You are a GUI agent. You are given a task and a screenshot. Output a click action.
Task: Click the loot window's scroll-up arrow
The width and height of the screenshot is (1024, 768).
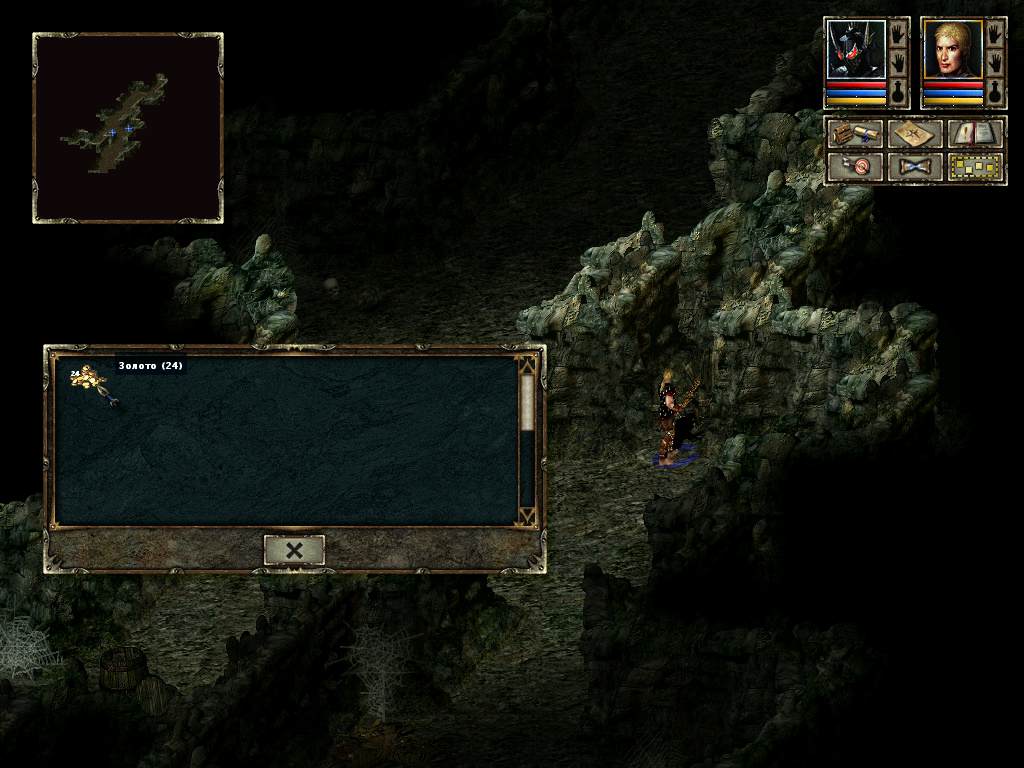click(527, 364)
